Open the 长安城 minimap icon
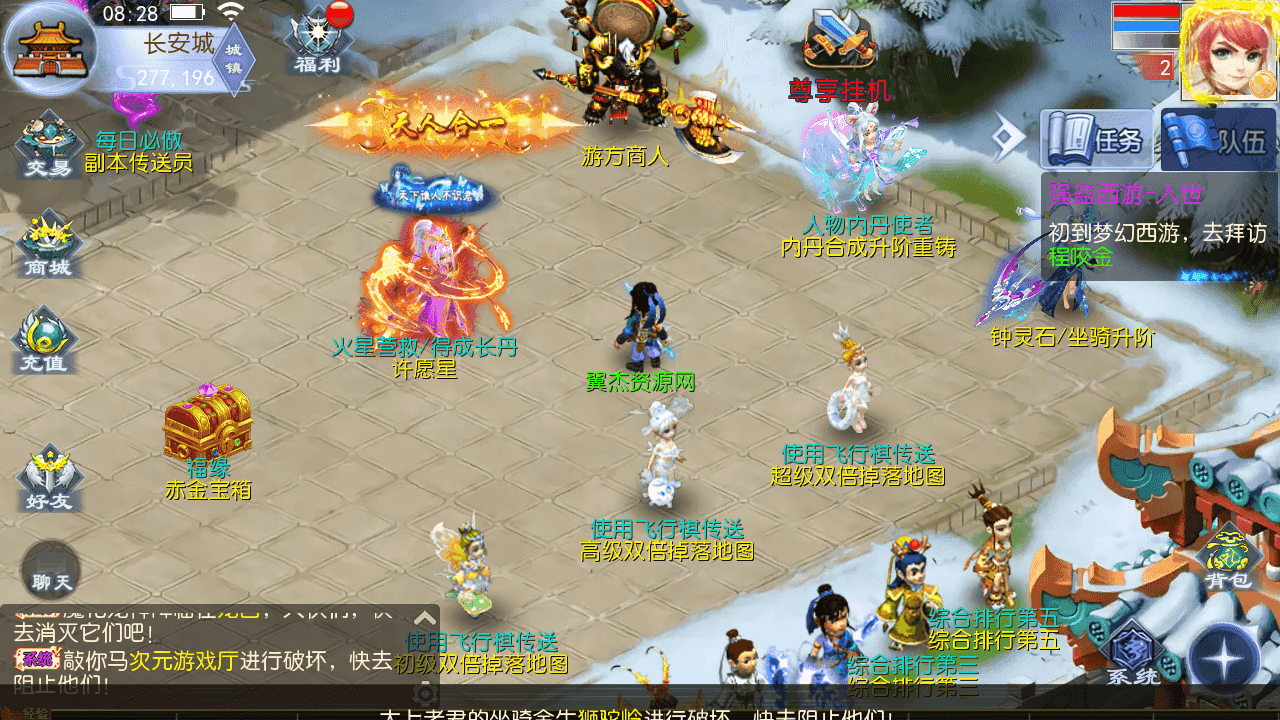The height and width of the screenshot is (720, 1280). coord(50,48)
